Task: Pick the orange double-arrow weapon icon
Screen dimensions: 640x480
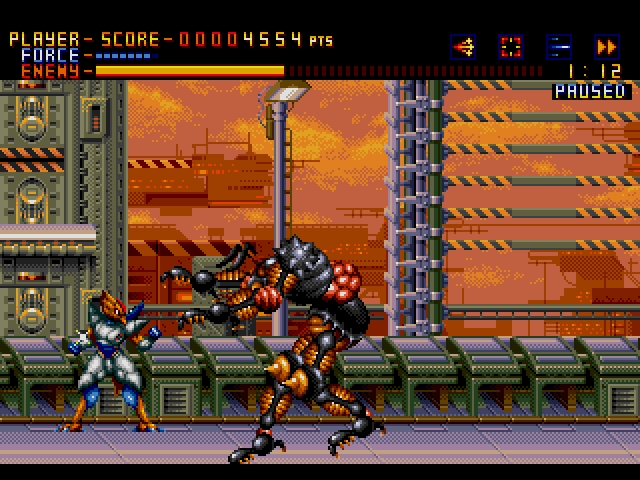Action: pyautogui.click(x=606, y=46)
